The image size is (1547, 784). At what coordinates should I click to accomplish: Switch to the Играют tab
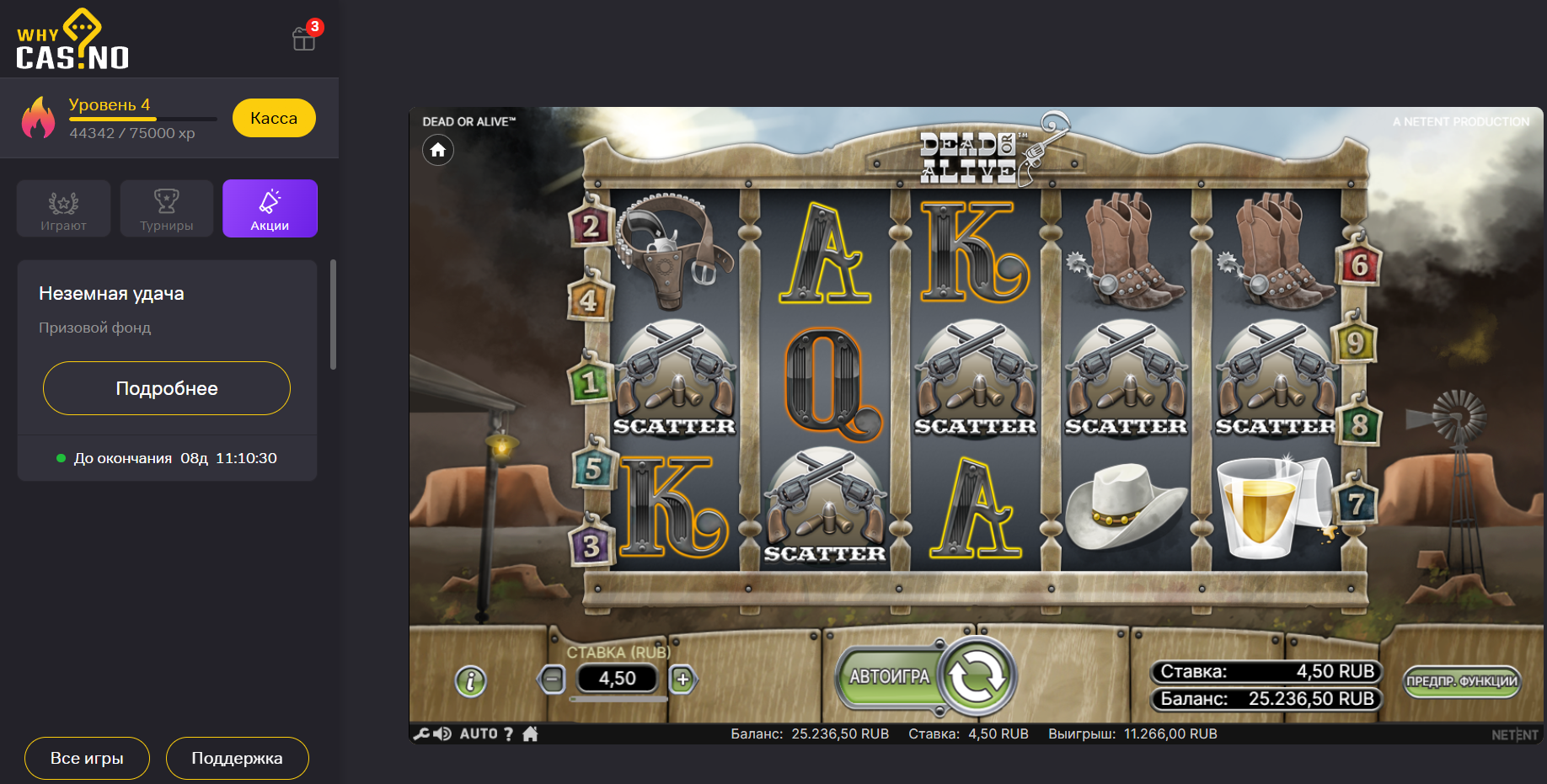(64, 208)
